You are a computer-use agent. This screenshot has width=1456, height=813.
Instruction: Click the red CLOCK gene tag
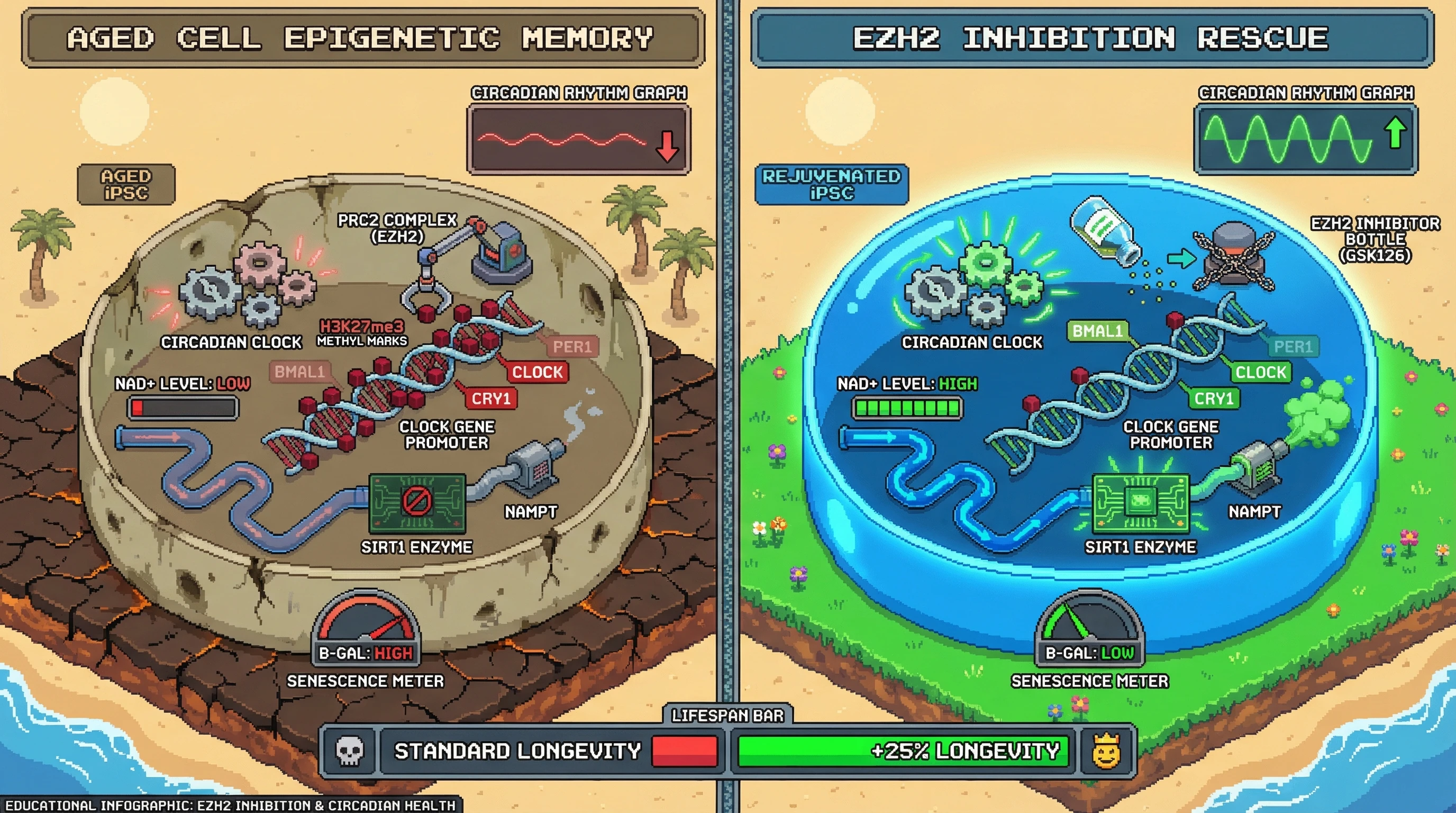537,372
